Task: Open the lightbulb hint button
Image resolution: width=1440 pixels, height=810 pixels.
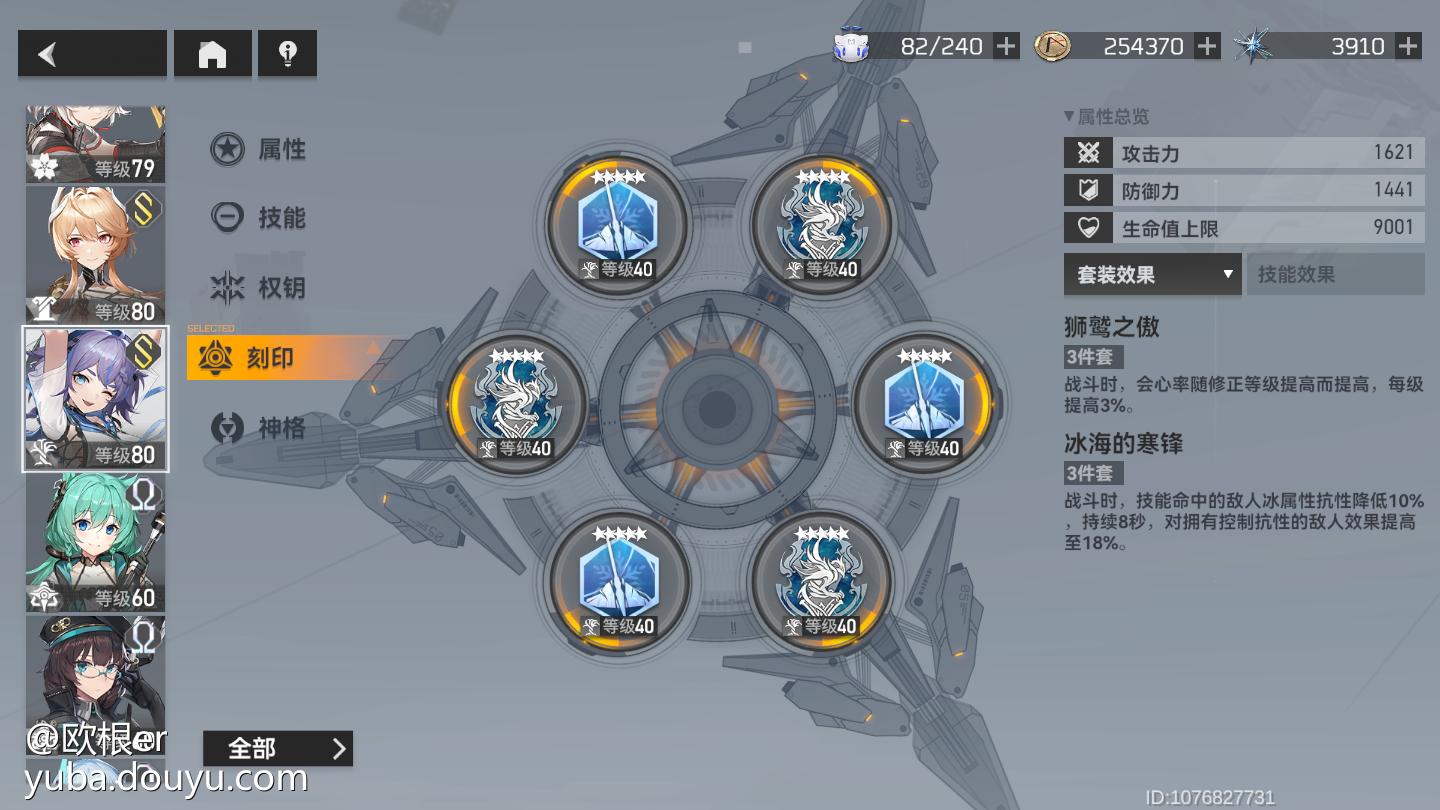Action: pyautogui.click(x=287, y=54)
